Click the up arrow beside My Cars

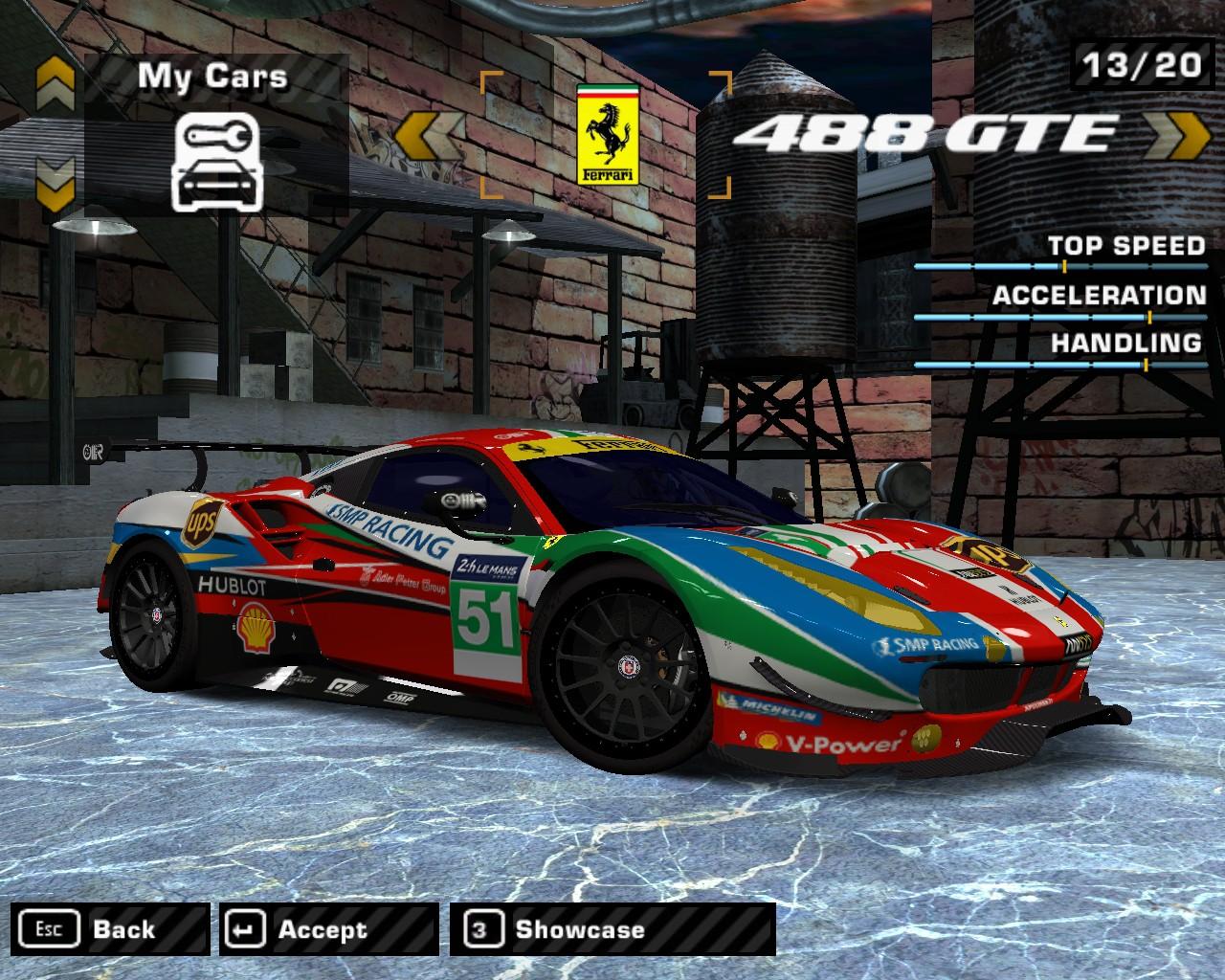(x=56, y=83)
